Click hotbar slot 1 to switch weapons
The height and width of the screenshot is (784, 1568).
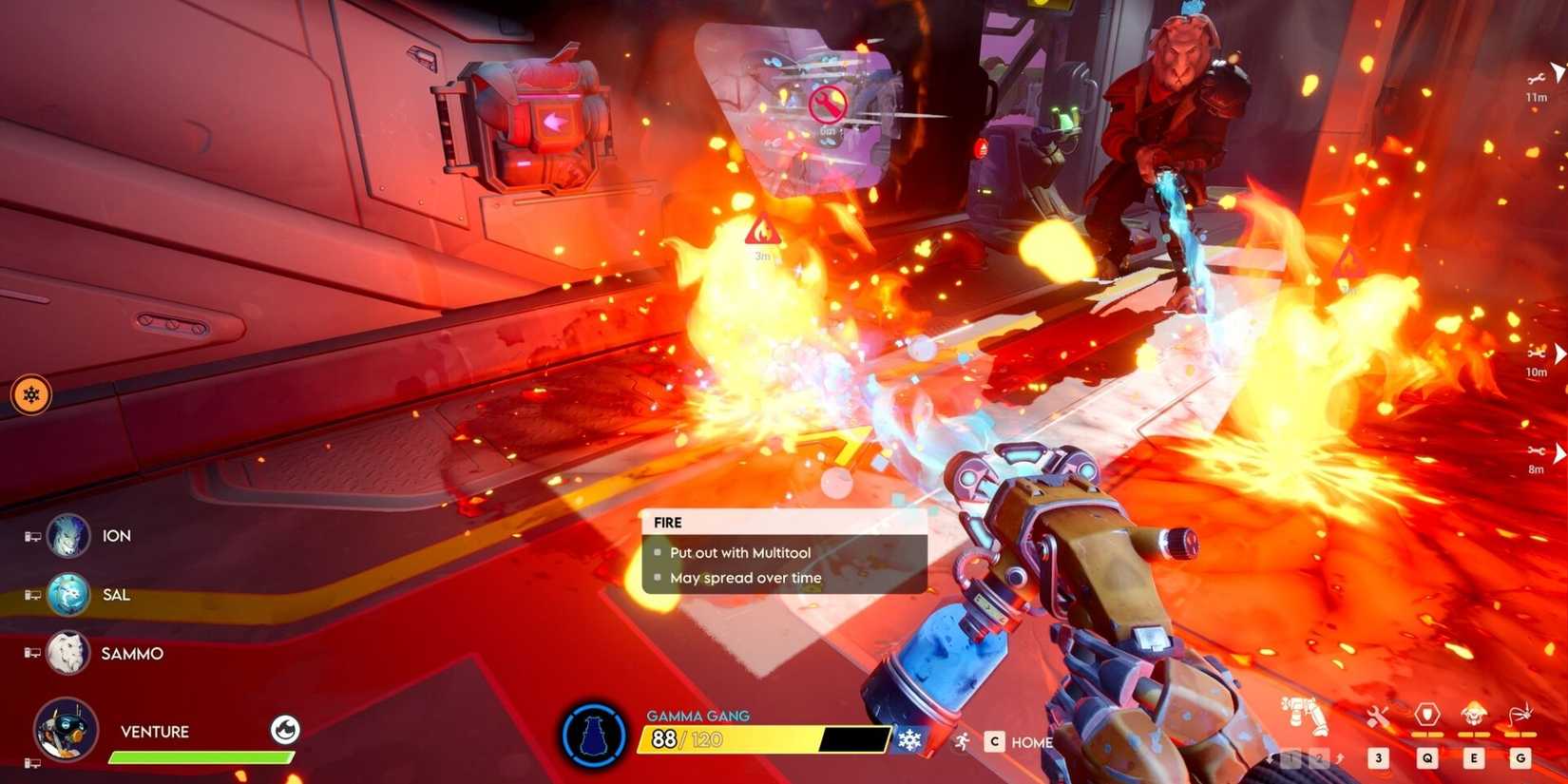(1291, 757)
